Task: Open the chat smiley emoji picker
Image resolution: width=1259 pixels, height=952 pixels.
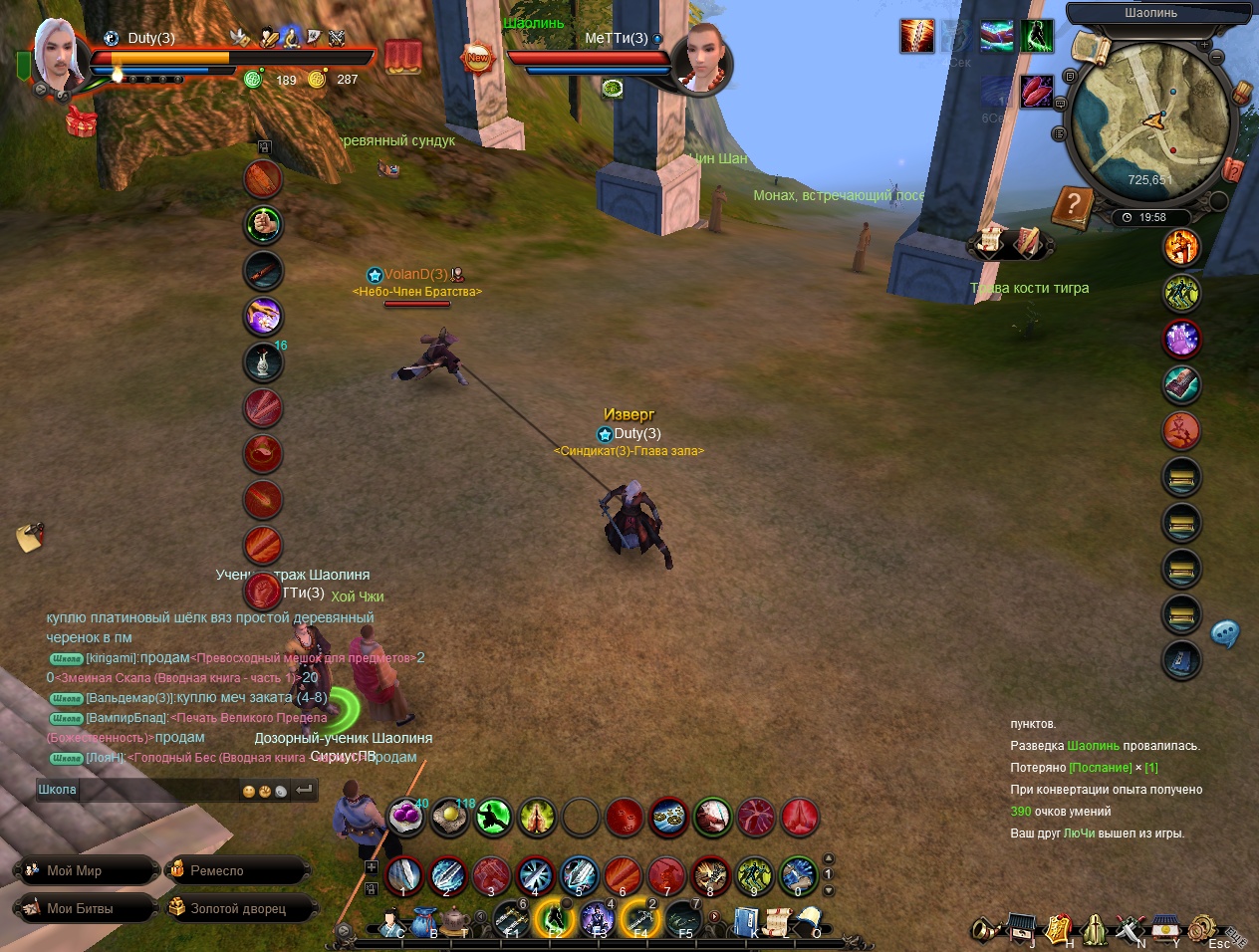Action: tap(249, 792)
